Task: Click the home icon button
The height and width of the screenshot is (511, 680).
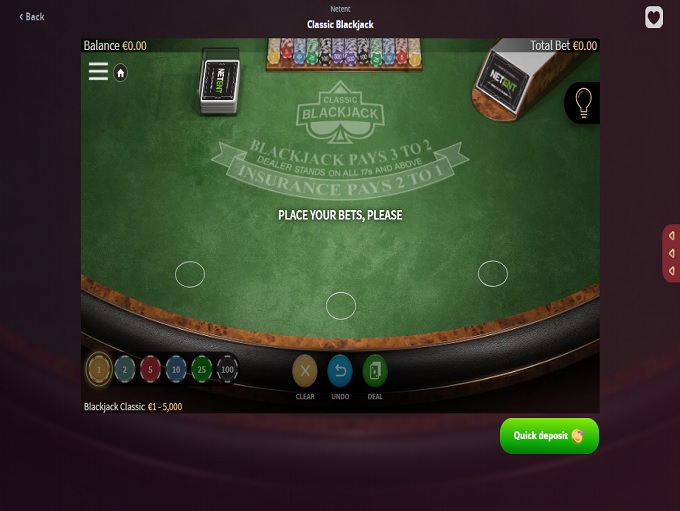Action: [x=120, y=73]
